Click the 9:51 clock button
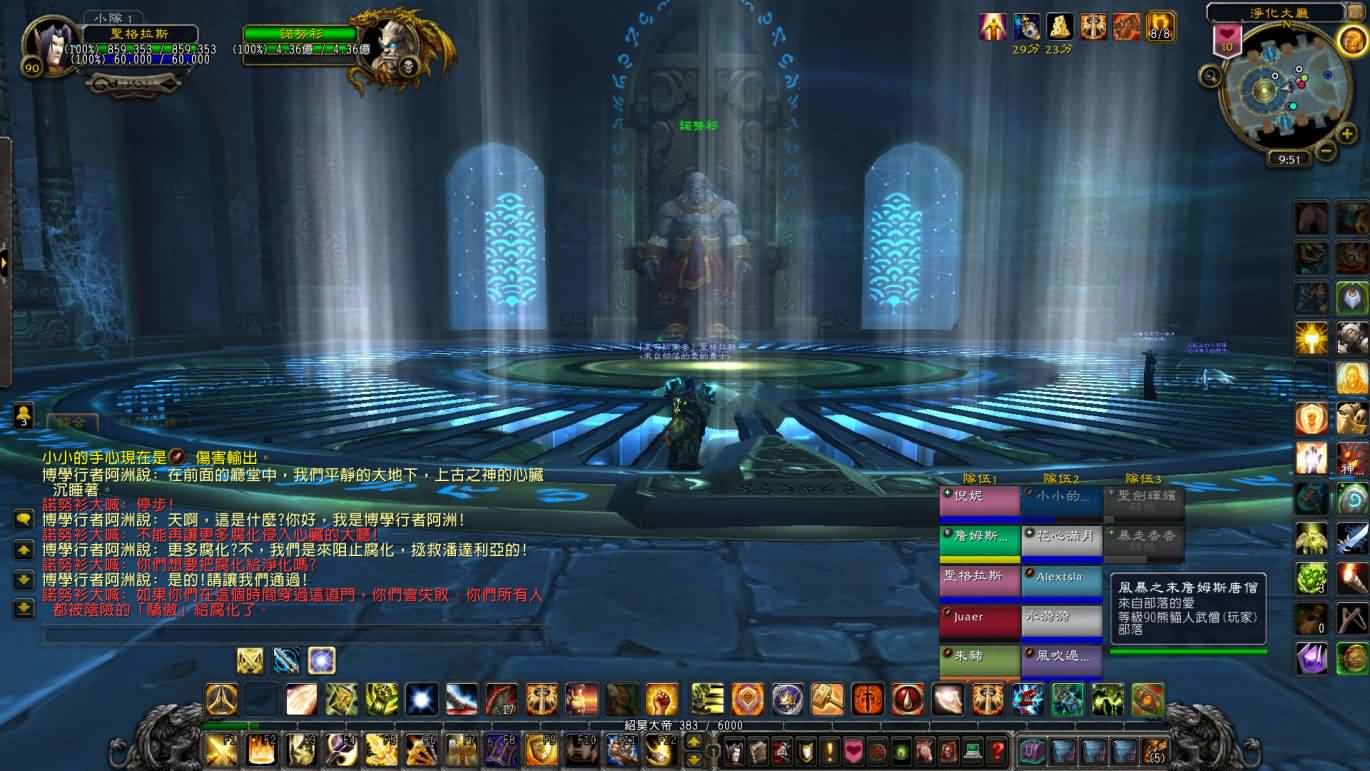 click(1289, 159)
